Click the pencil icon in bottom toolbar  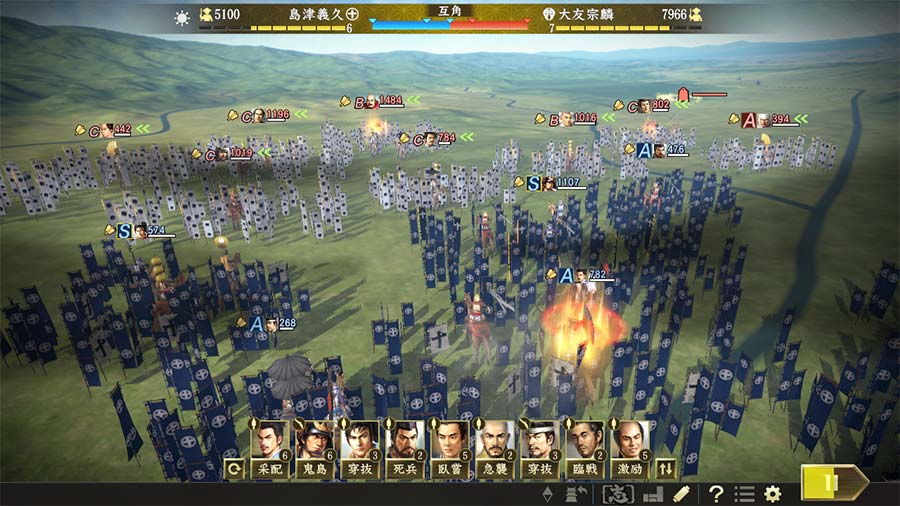(681, 493)
